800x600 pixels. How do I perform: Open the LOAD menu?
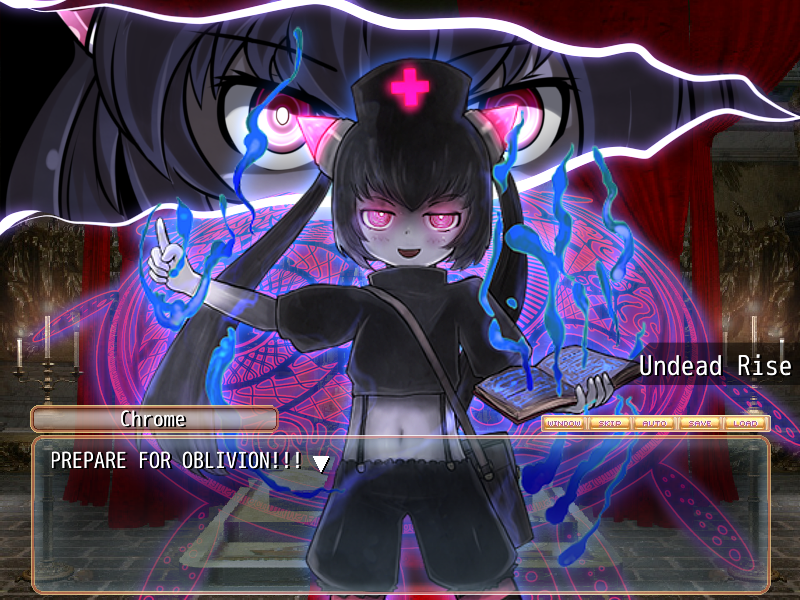pyautogui.click(x=745, y=423)
